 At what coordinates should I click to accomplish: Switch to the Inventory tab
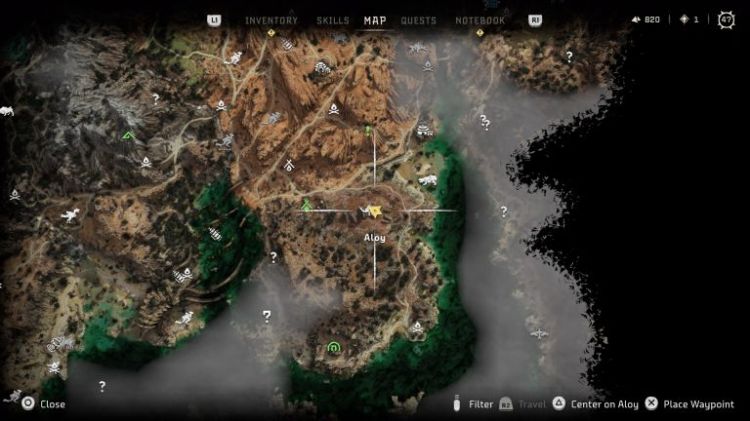pyautogui.click(x=271, y=20)
